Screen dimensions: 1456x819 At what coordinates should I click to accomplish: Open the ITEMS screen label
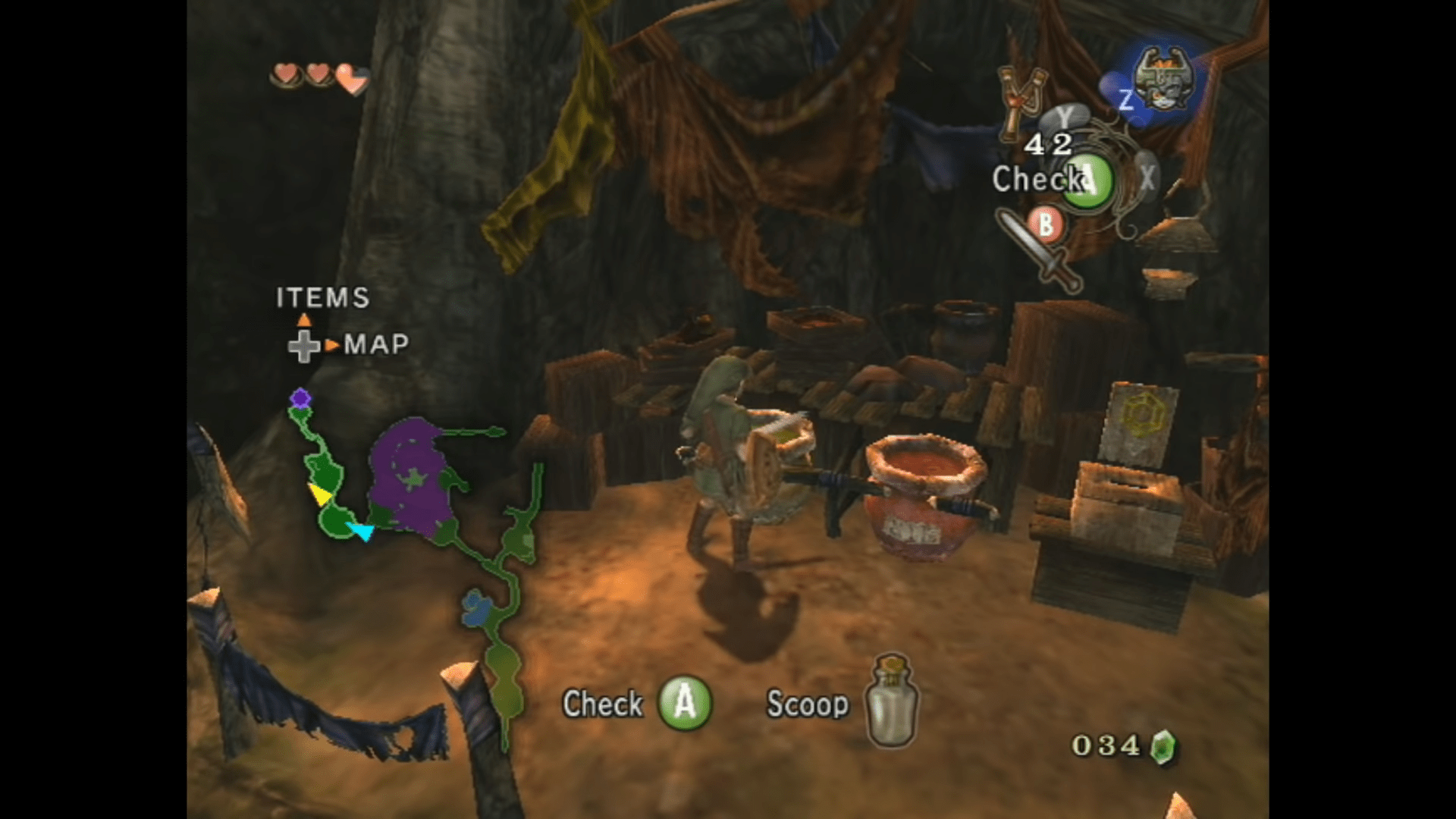tap(323, 298)
